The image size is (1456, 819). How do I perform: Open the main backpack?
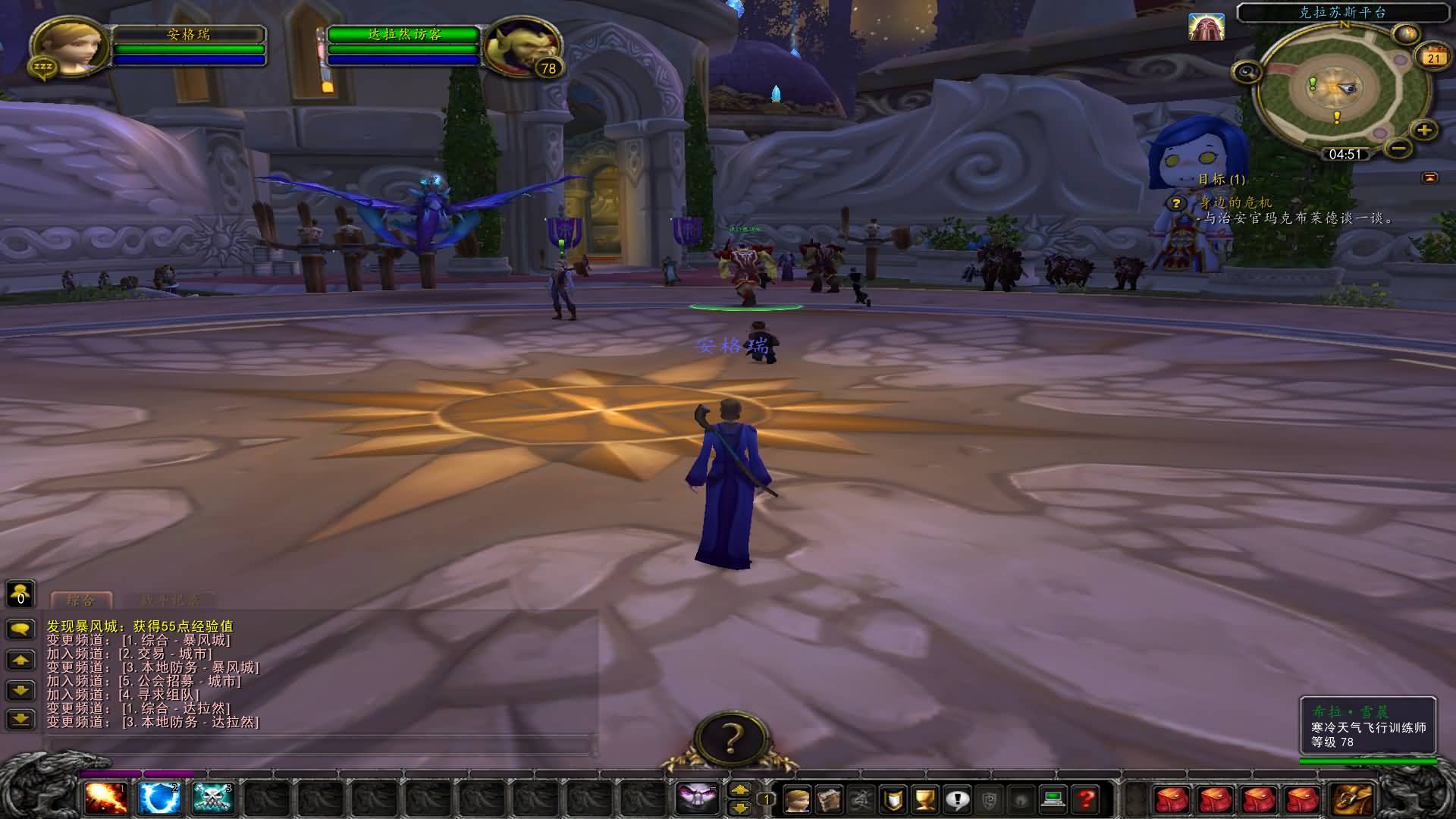1351,799
